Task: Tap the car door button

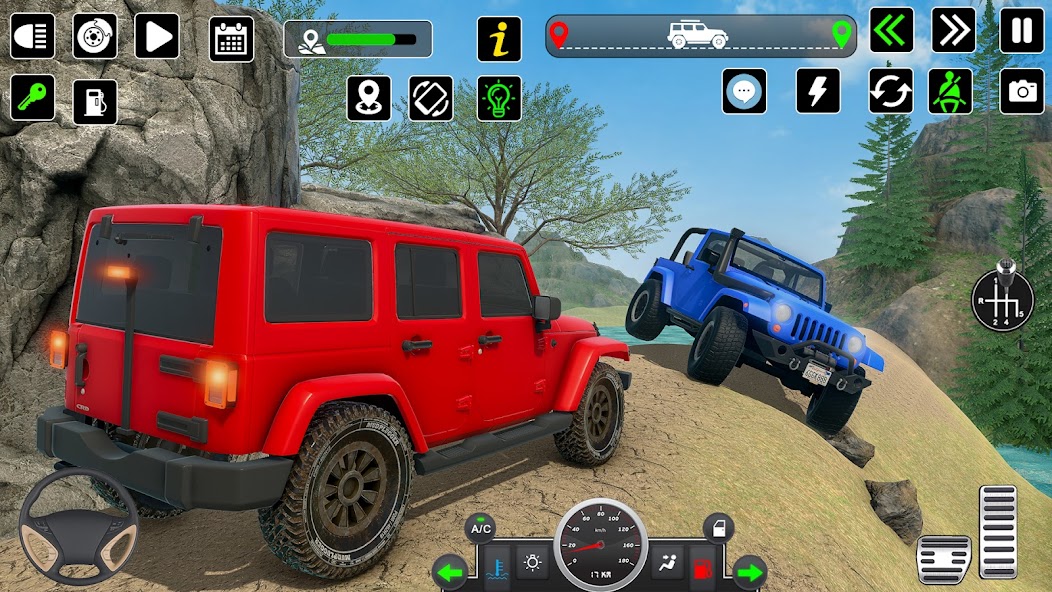Action: [719, 529]
